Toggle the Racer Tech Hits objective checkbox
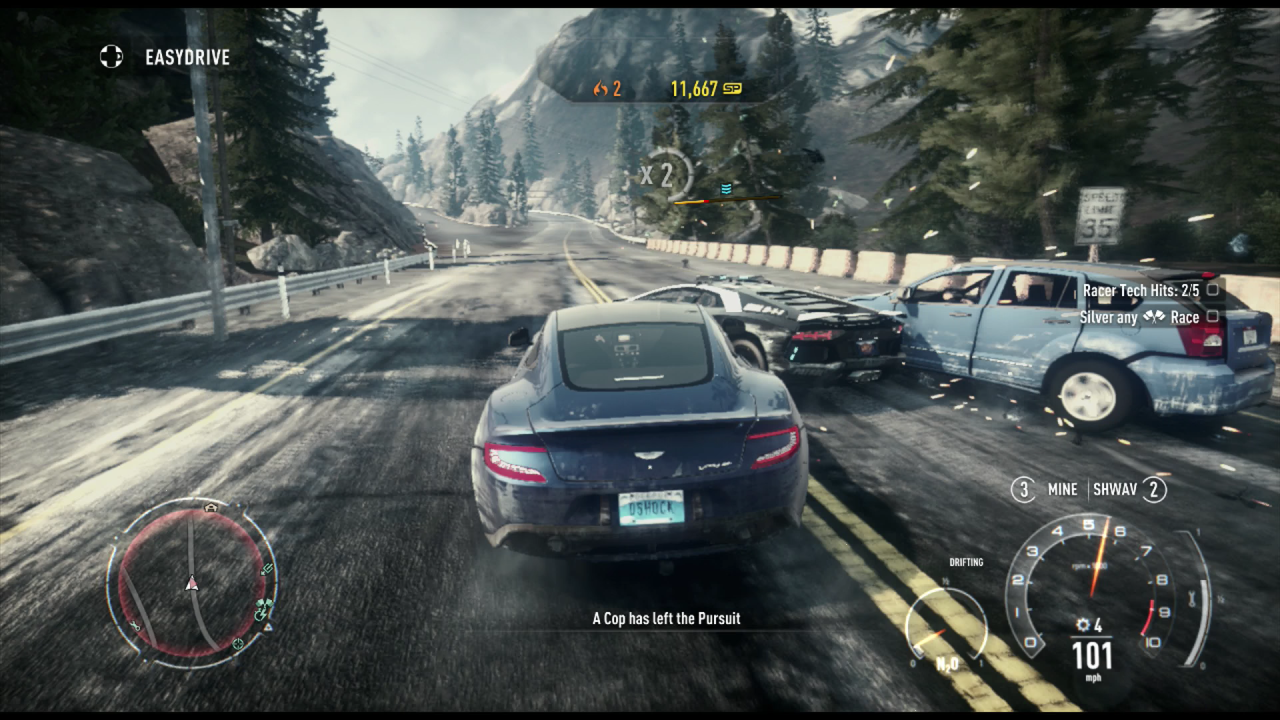Image resolution: width=1280 pixels, height=720 pixels. coord(1212,290)
